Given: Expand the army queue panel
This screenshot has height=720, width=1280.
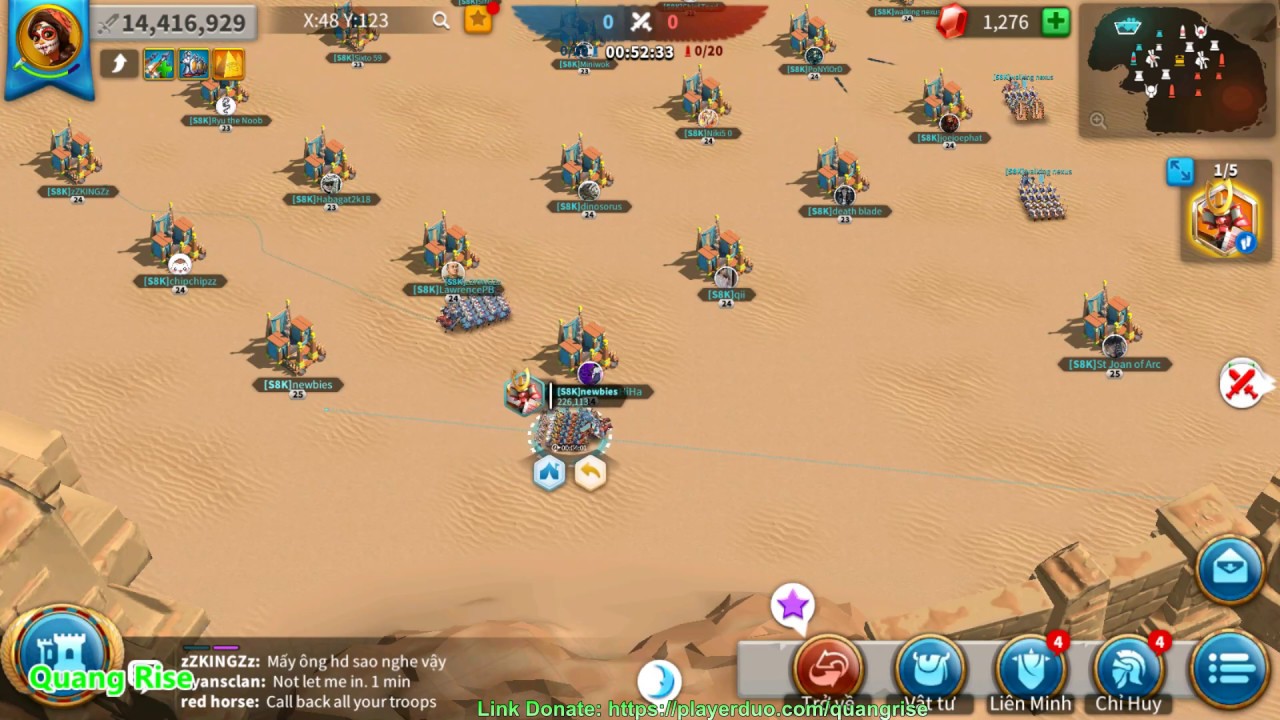Looking at the screenshot, I should tap(1180, 171).
